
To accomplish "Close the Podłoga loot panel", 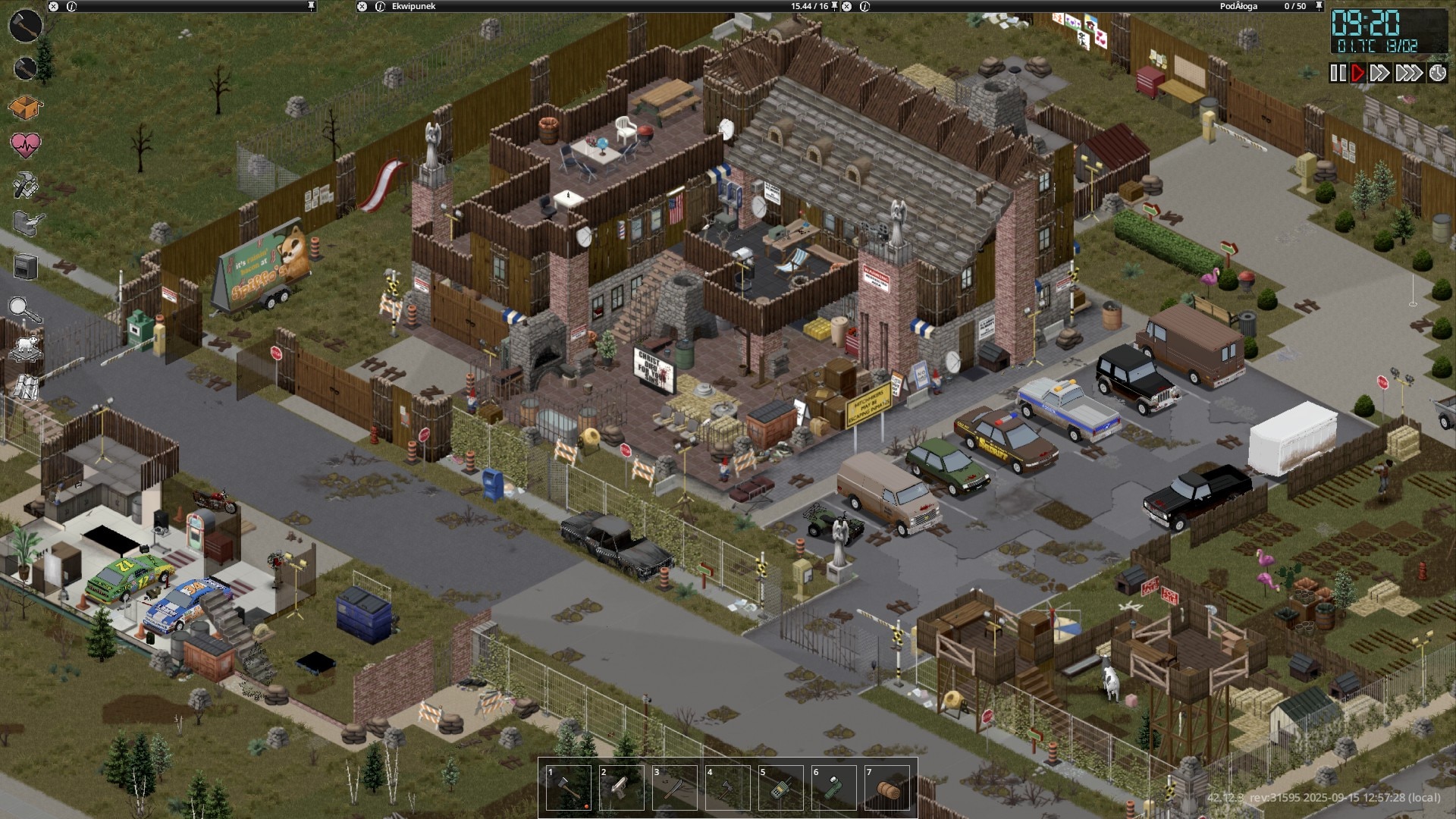I will [847, 6].
